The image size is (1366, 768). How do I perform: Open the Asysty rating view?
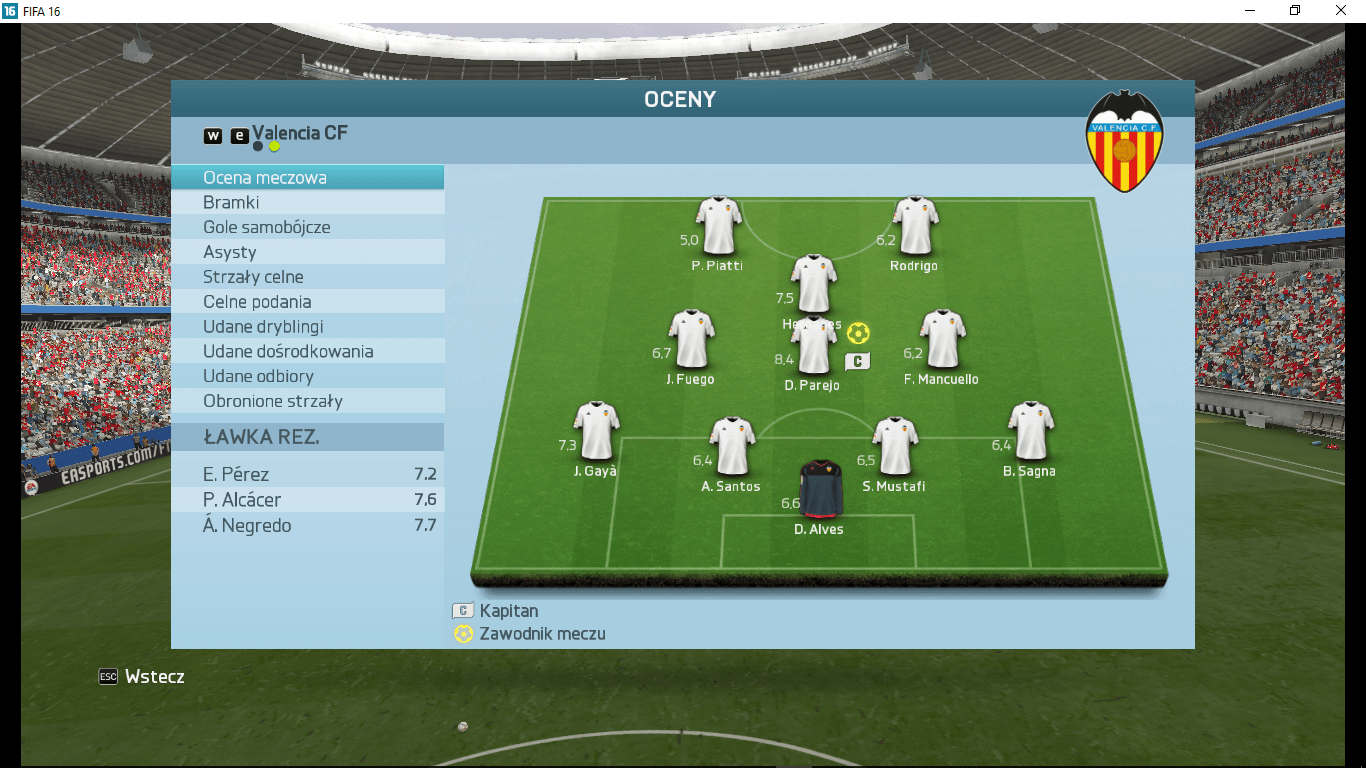tap(307, 253)
